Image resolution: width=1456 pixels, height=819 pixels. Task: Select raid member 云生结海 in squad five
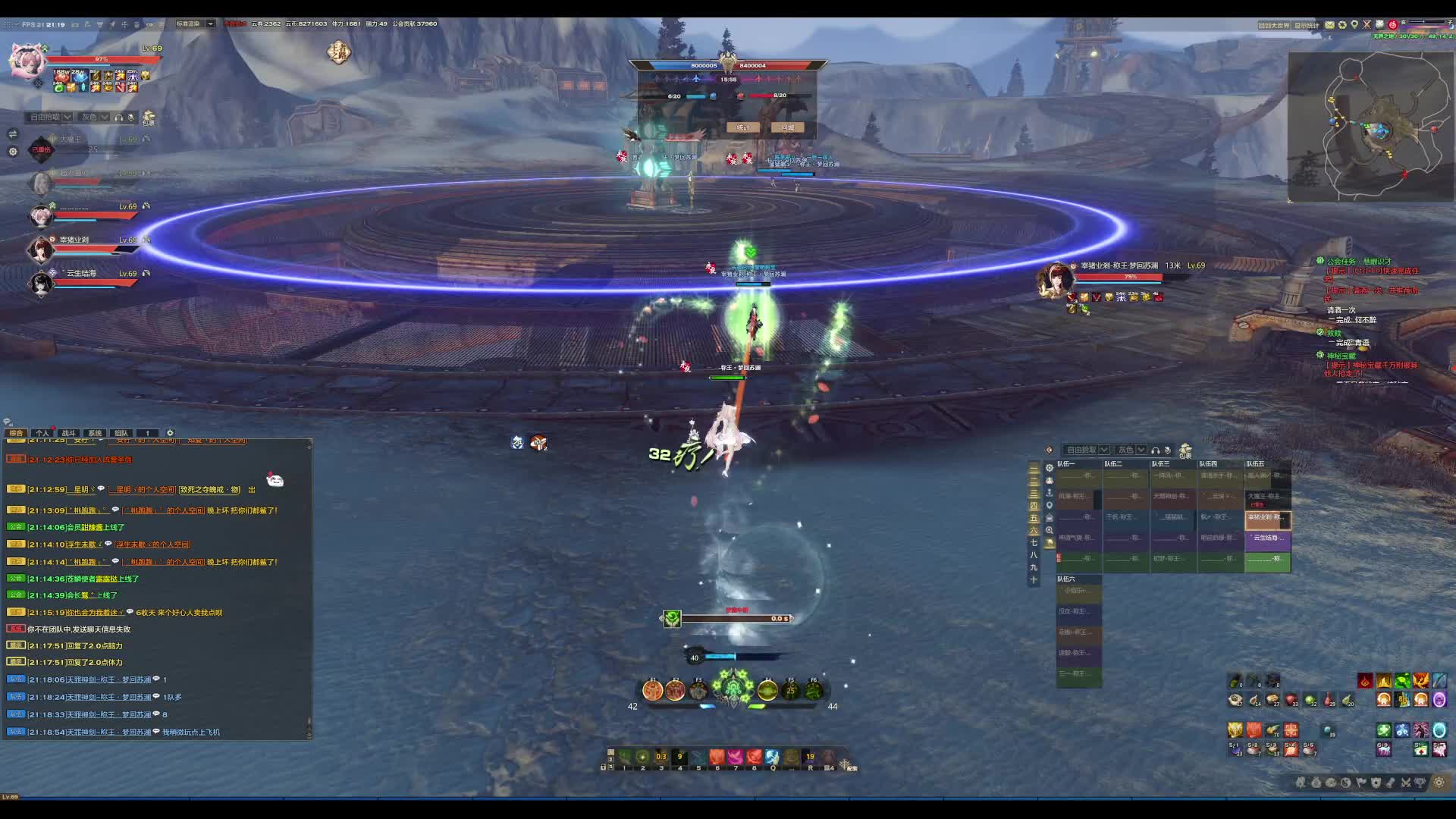click(x=1267, y=538)
